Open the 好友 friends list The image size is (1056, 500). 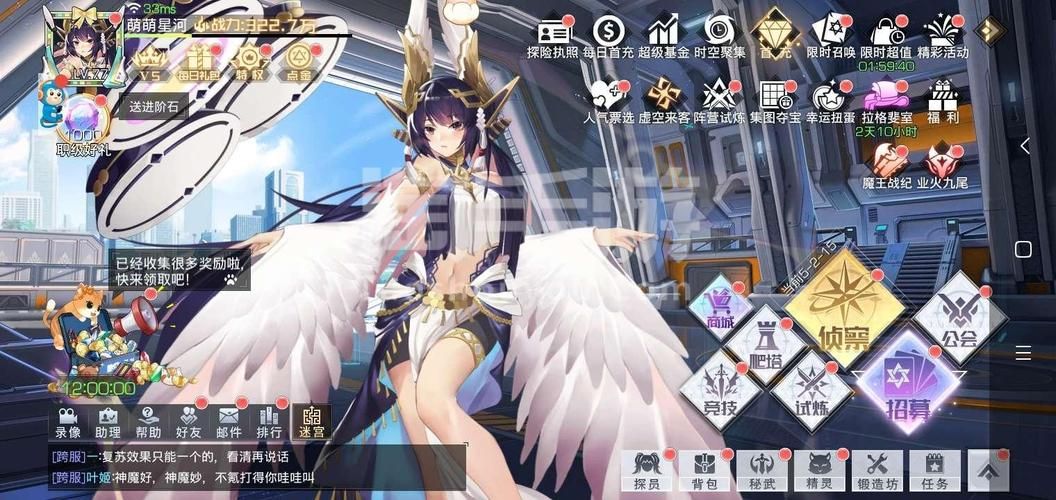click(x=189, y=422)
